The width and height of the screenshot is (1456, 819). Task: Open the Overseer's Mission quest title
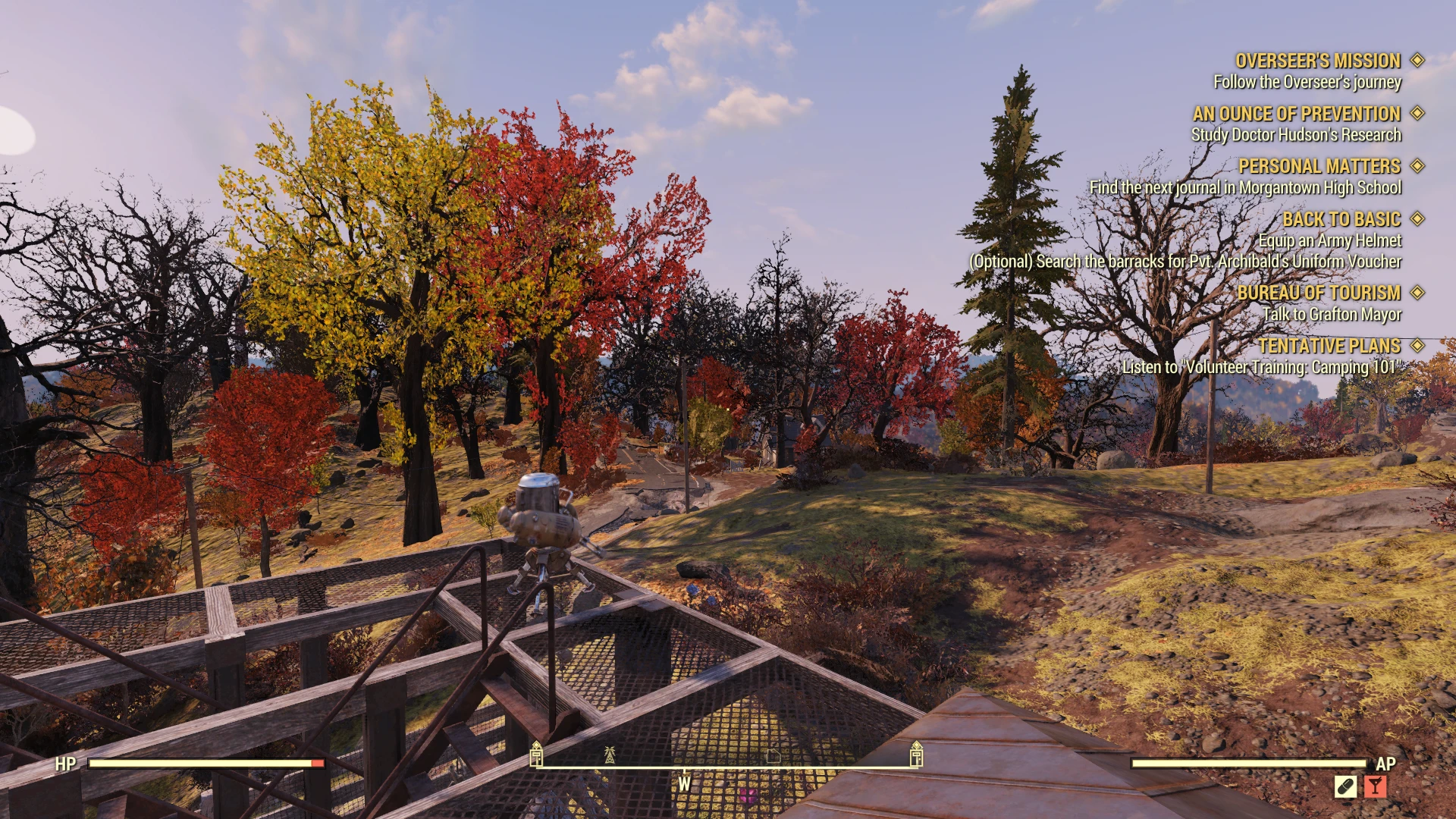[x=1318, y=61]
